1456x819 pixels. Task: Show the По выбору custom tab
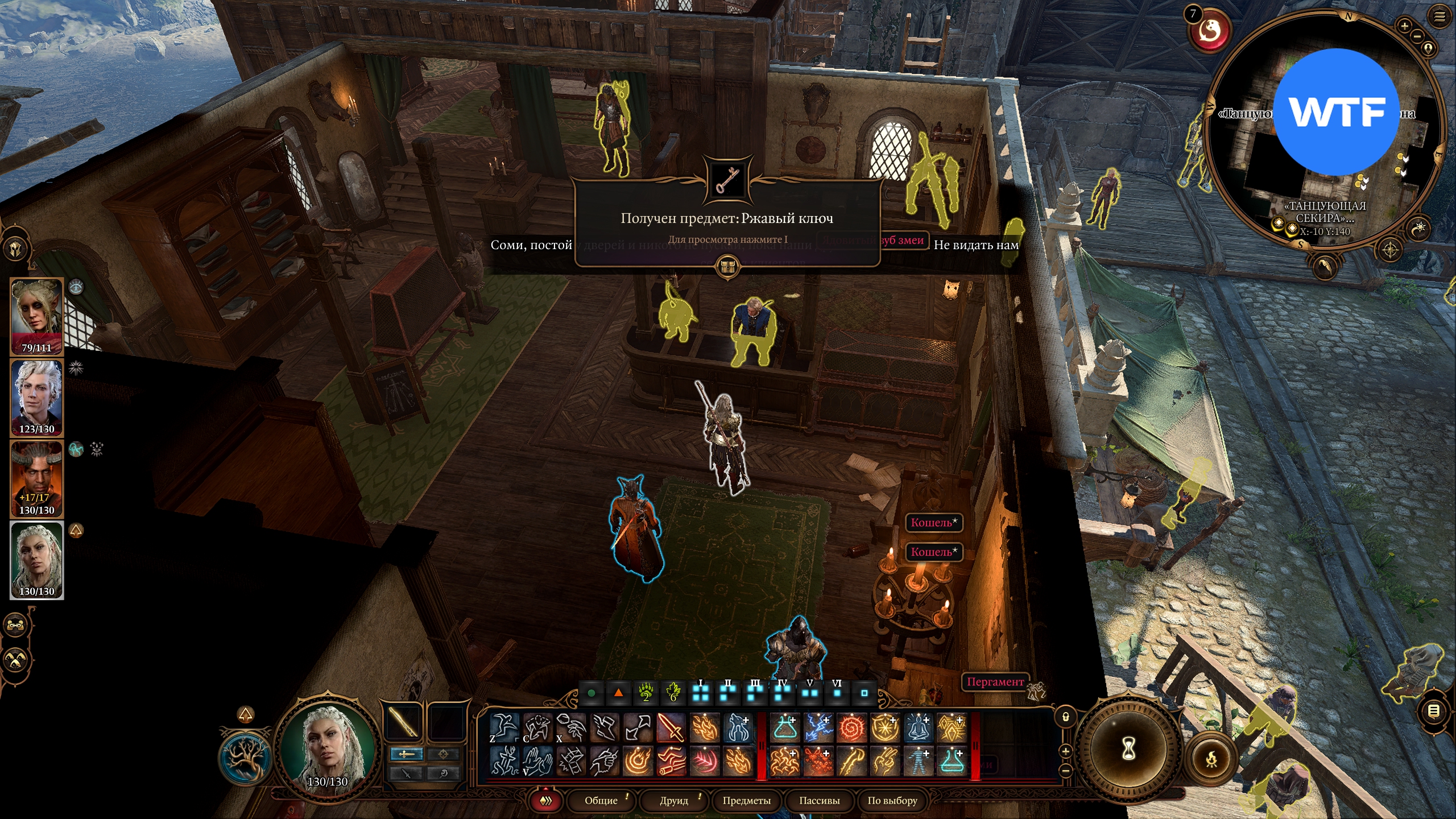point(892,801)
